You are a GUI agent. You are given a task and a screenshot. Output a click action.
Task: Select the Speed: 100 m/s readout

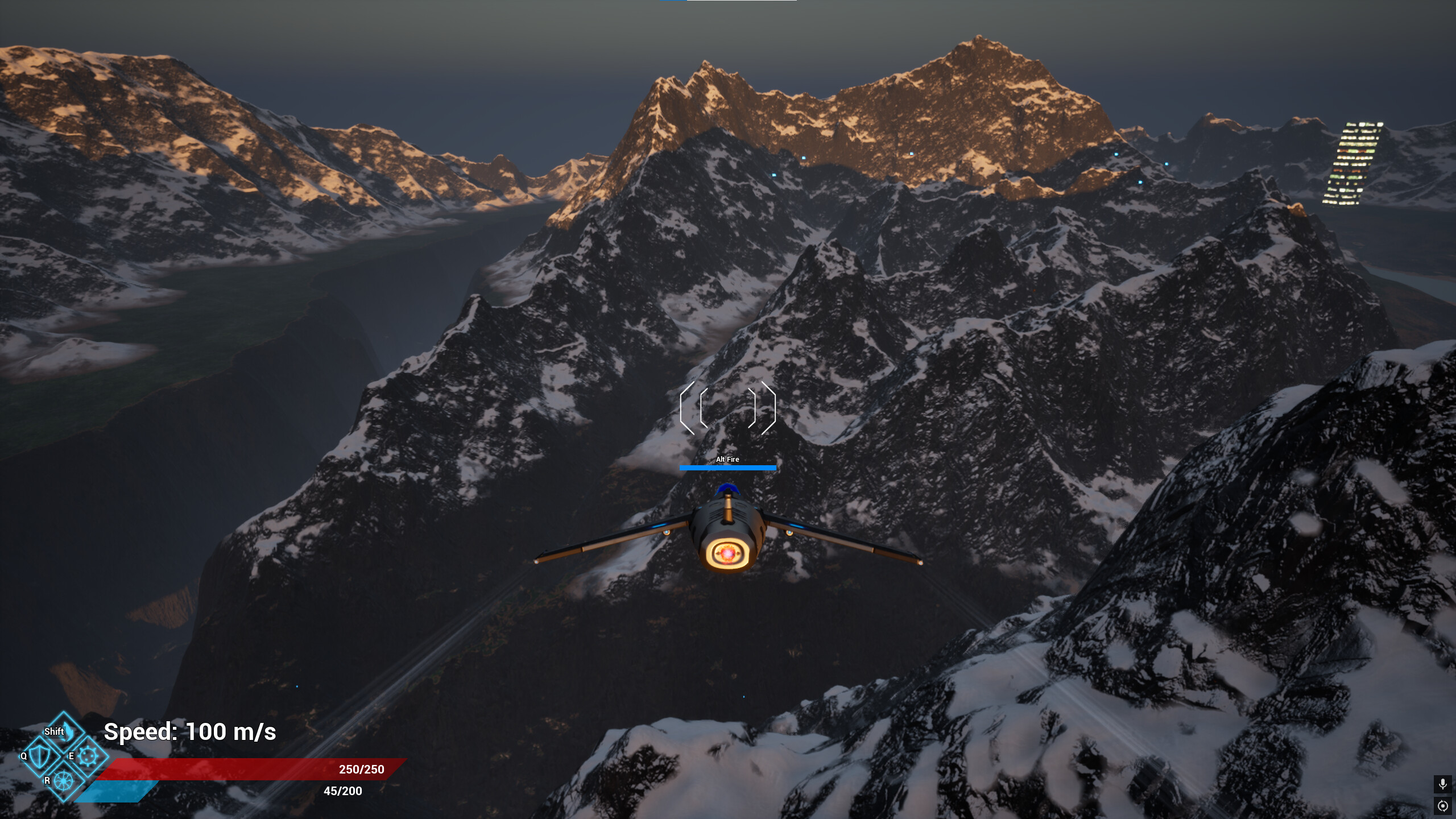[189, 733]
